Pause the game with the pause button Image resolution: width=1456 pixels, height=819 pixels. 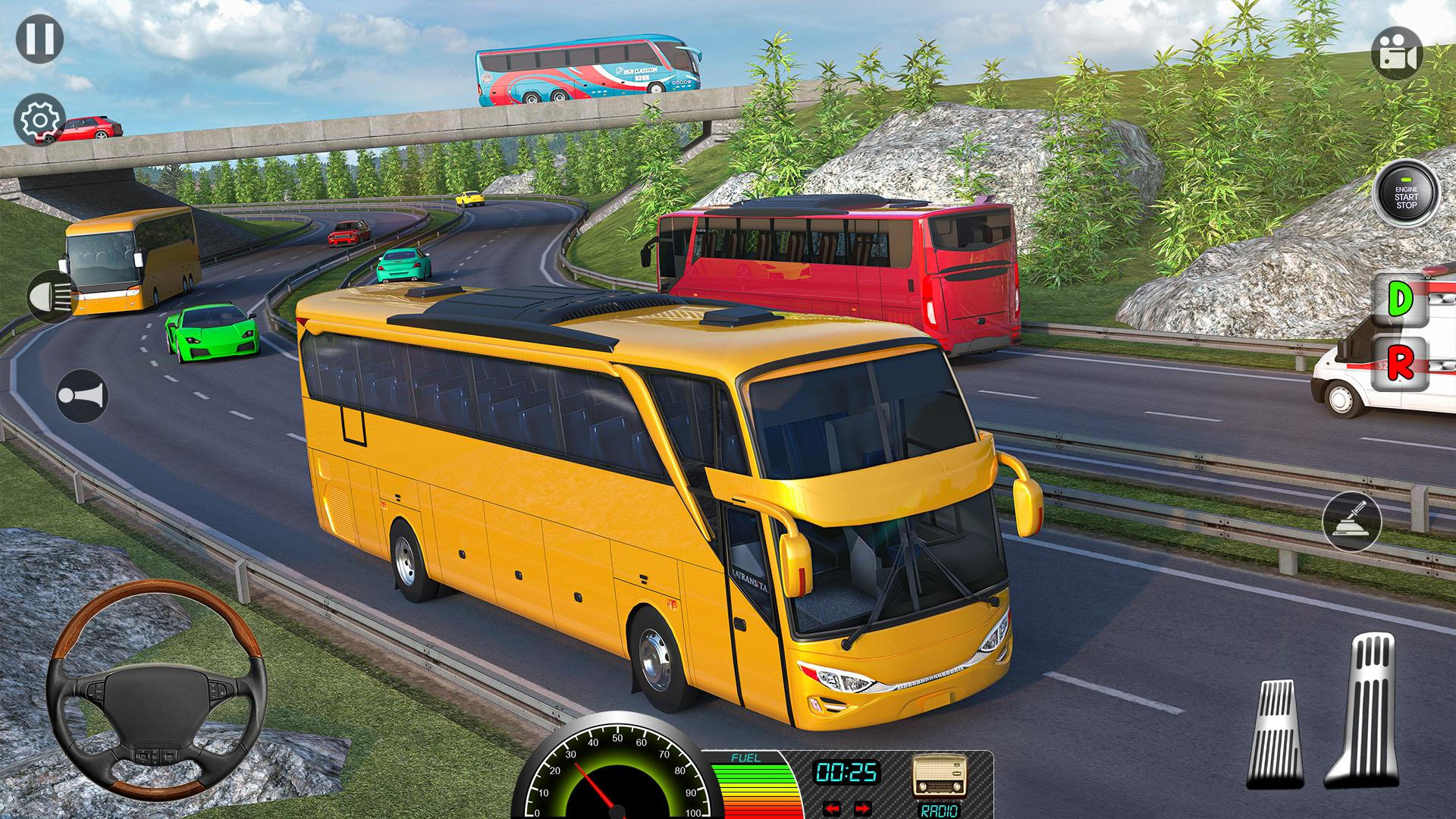[39, 39]
